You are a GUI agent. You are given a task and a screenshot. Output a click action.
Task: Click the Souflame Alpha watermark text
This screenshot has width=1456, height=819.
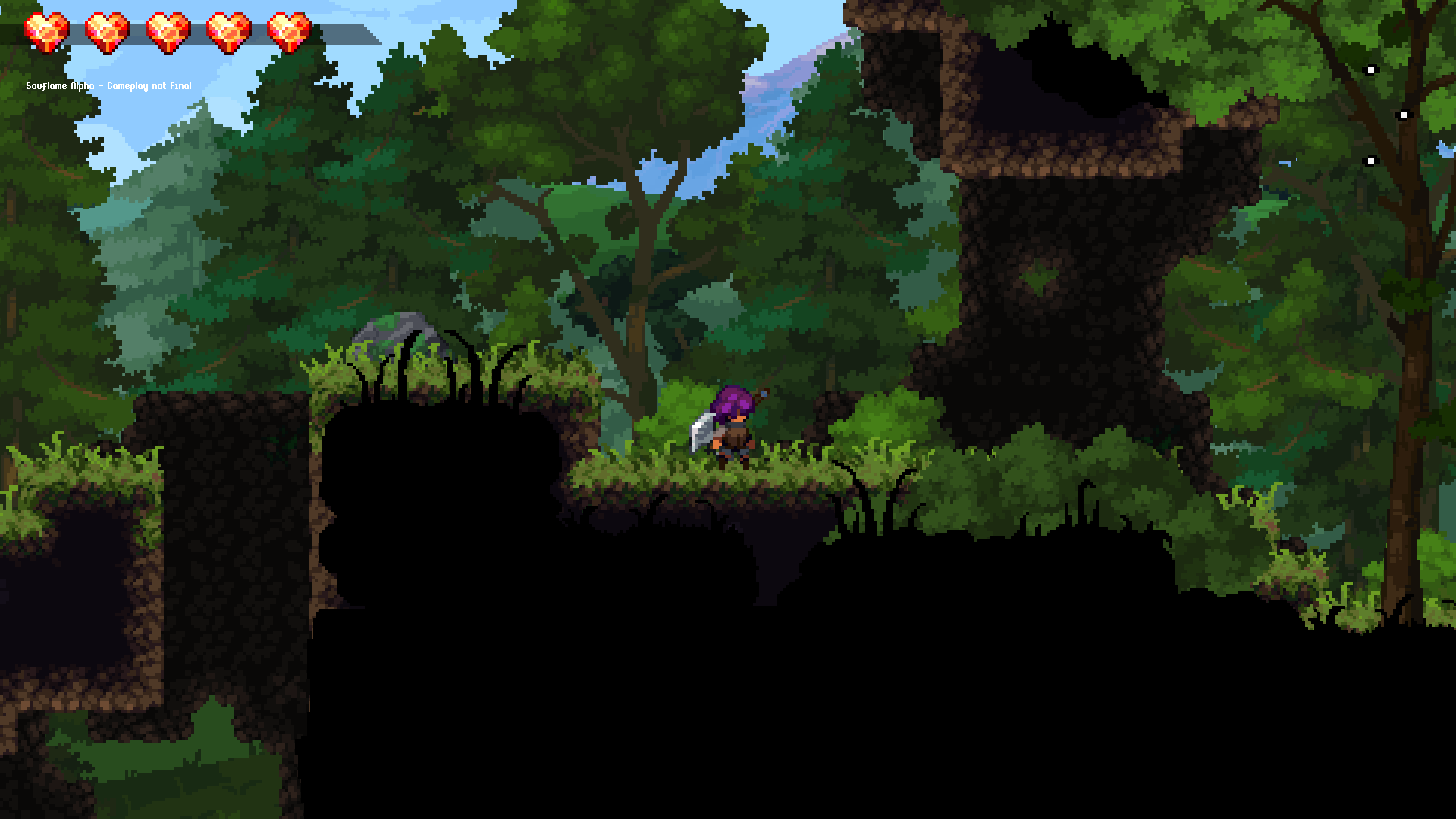tap(59, 86)
